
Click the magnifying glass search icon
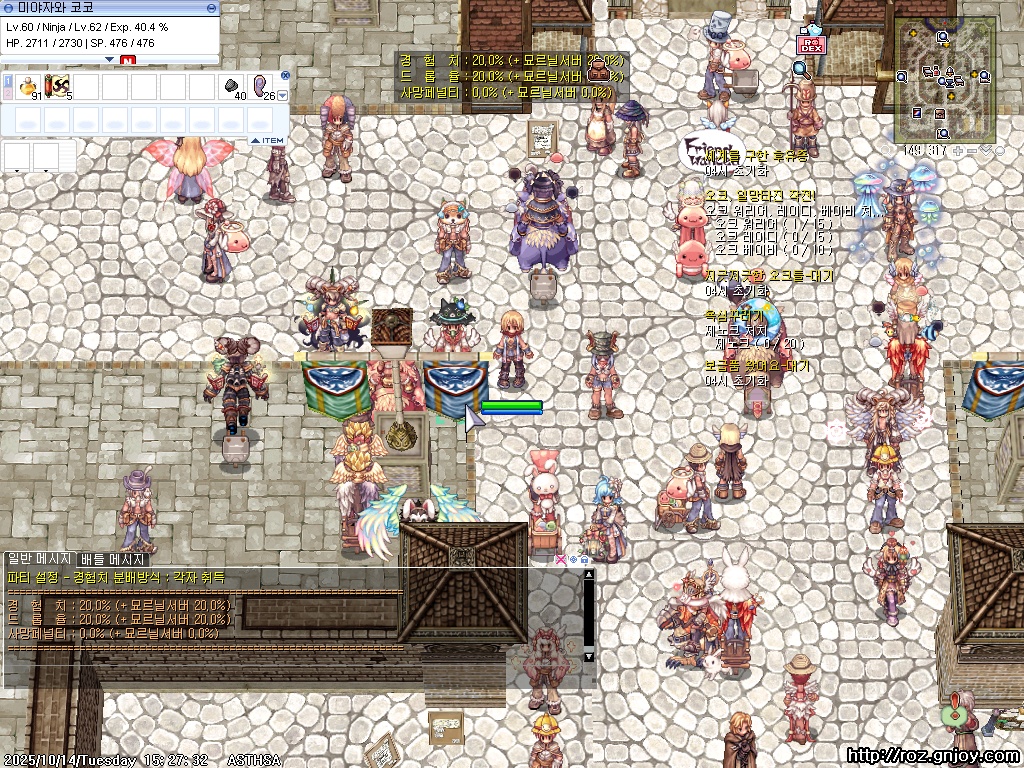(801, 68)
